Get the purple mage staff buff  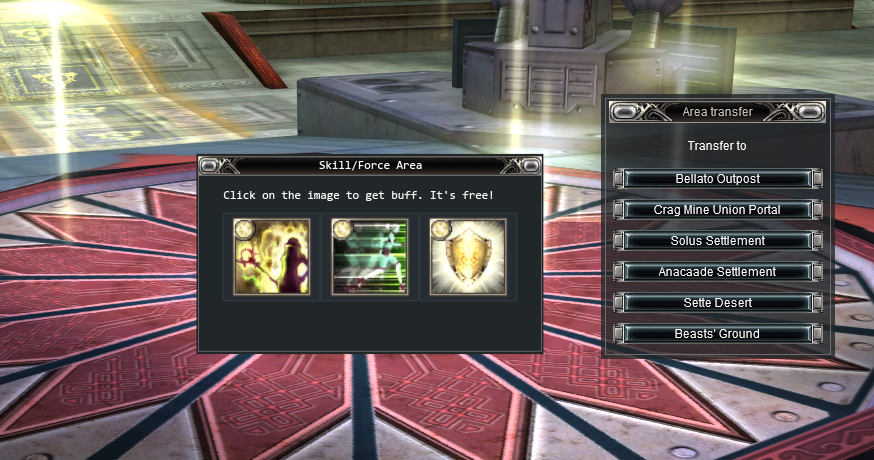(x=272, y=257)
